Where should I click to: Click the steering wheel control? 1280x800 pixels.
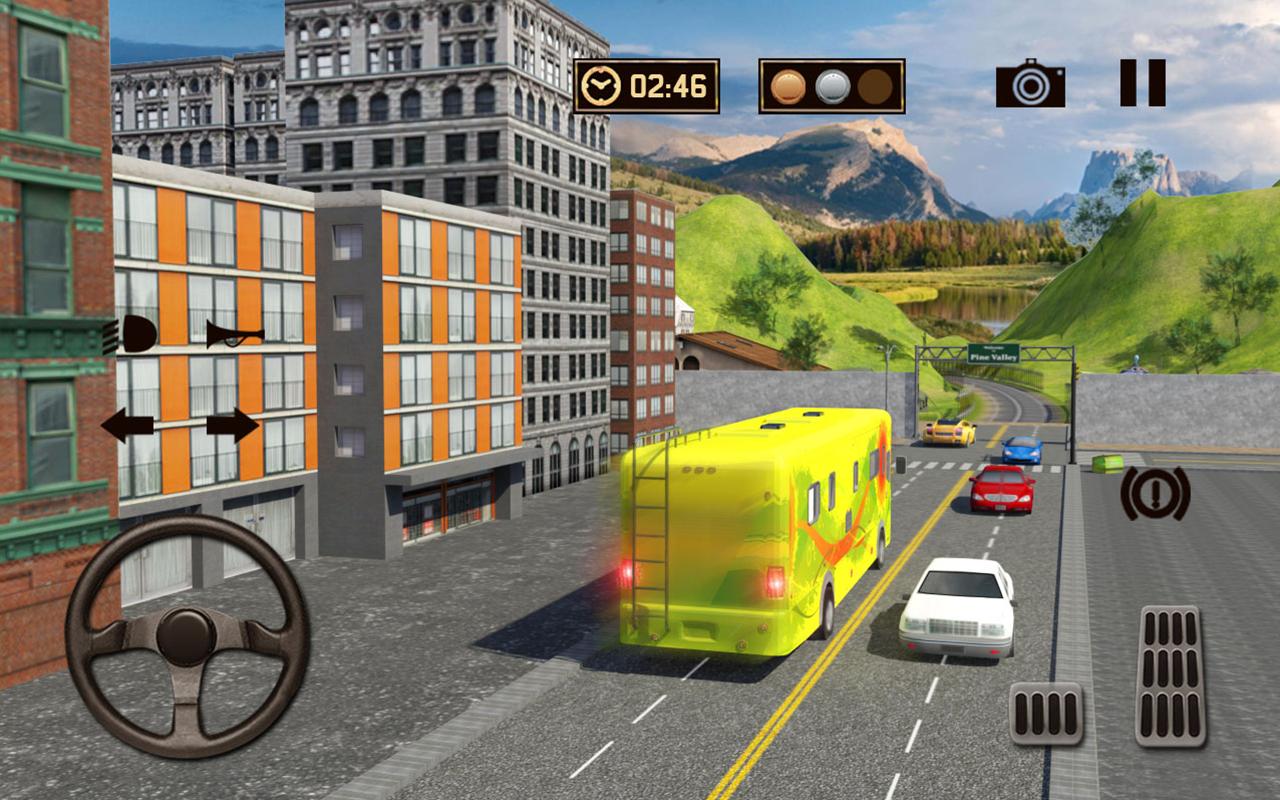tap(187, 635)
